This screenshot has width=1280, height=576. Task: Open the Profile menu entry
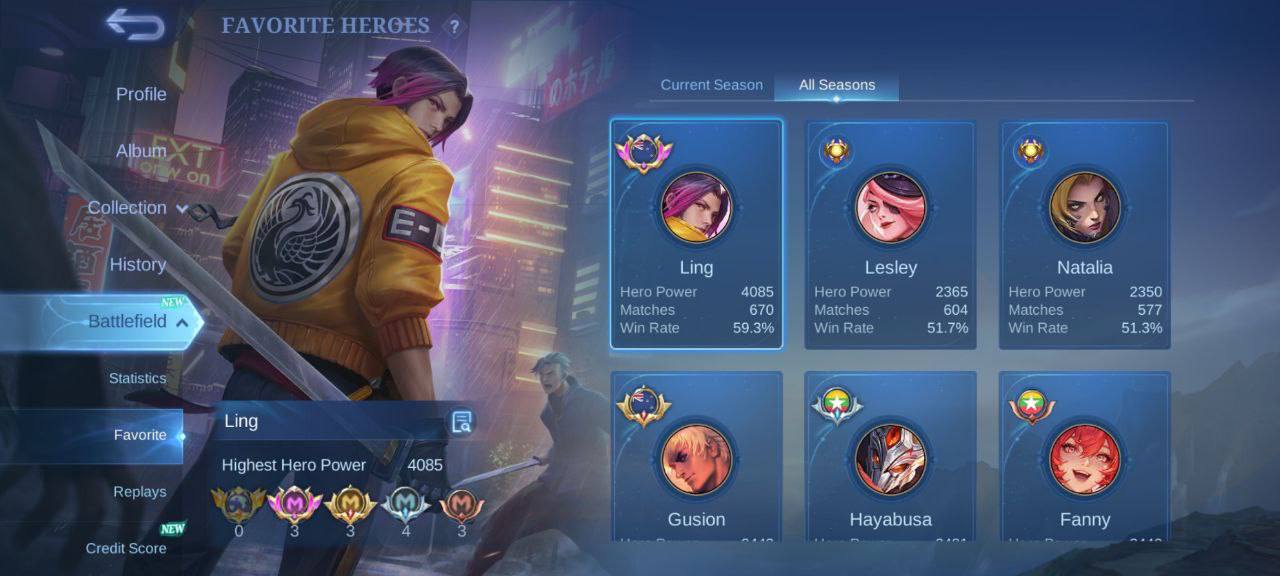click(x=141, y=94)
